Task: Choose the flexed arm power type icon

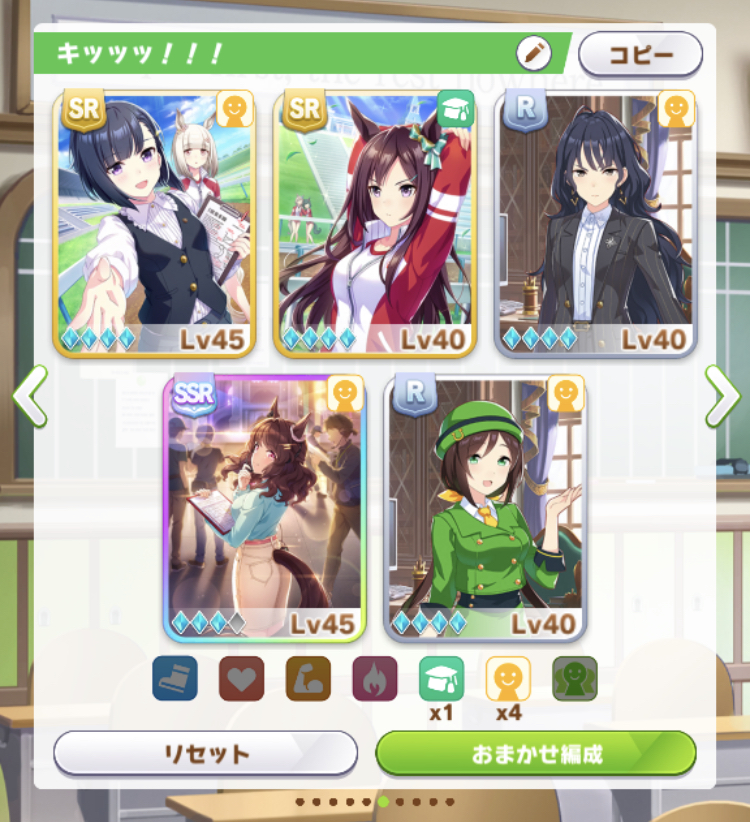Action: coord(308,678)
